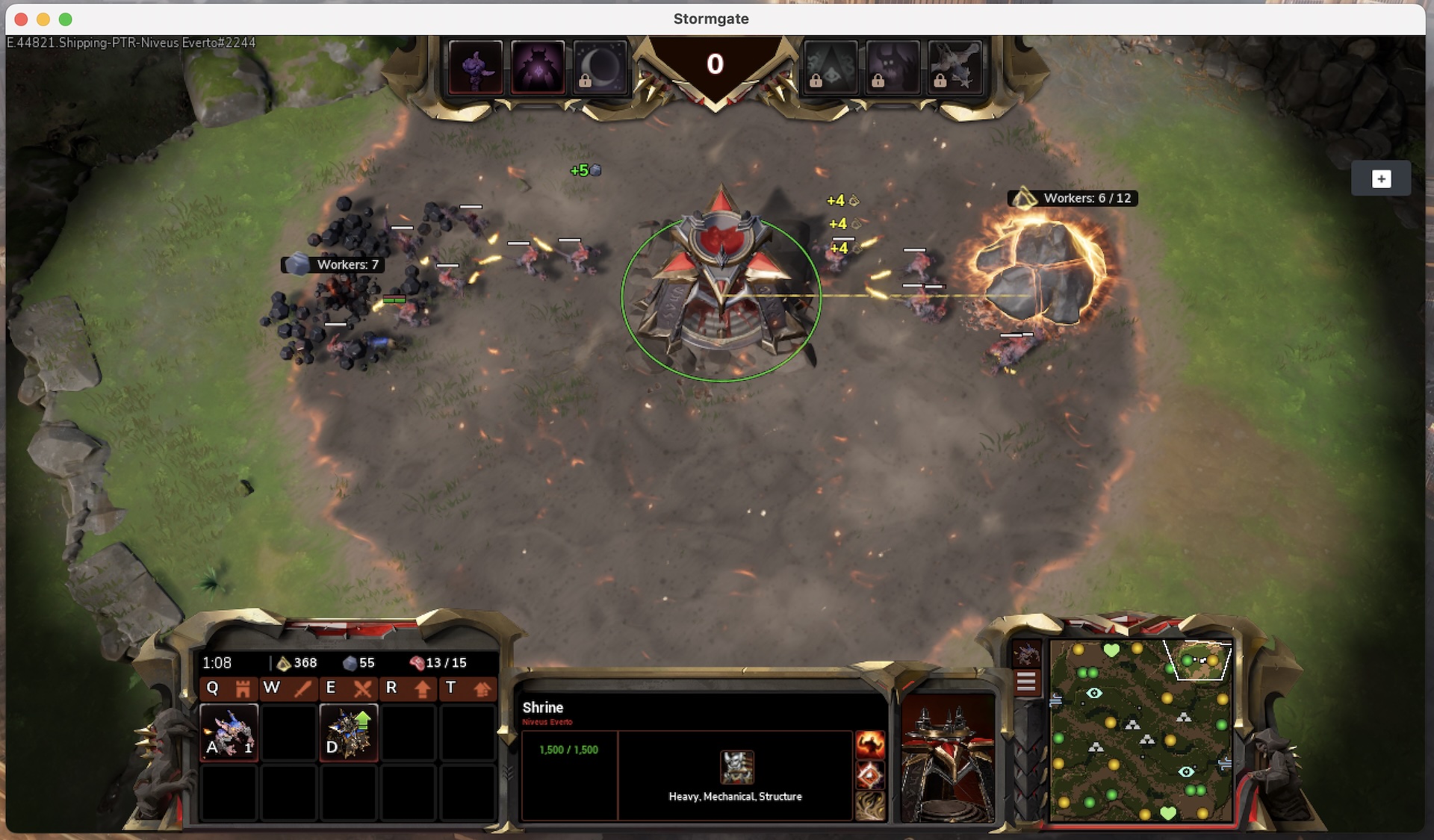Select the W sword command icon
Screen dimensions: 1434x840
pyautogui.click(x=287, y=688)
